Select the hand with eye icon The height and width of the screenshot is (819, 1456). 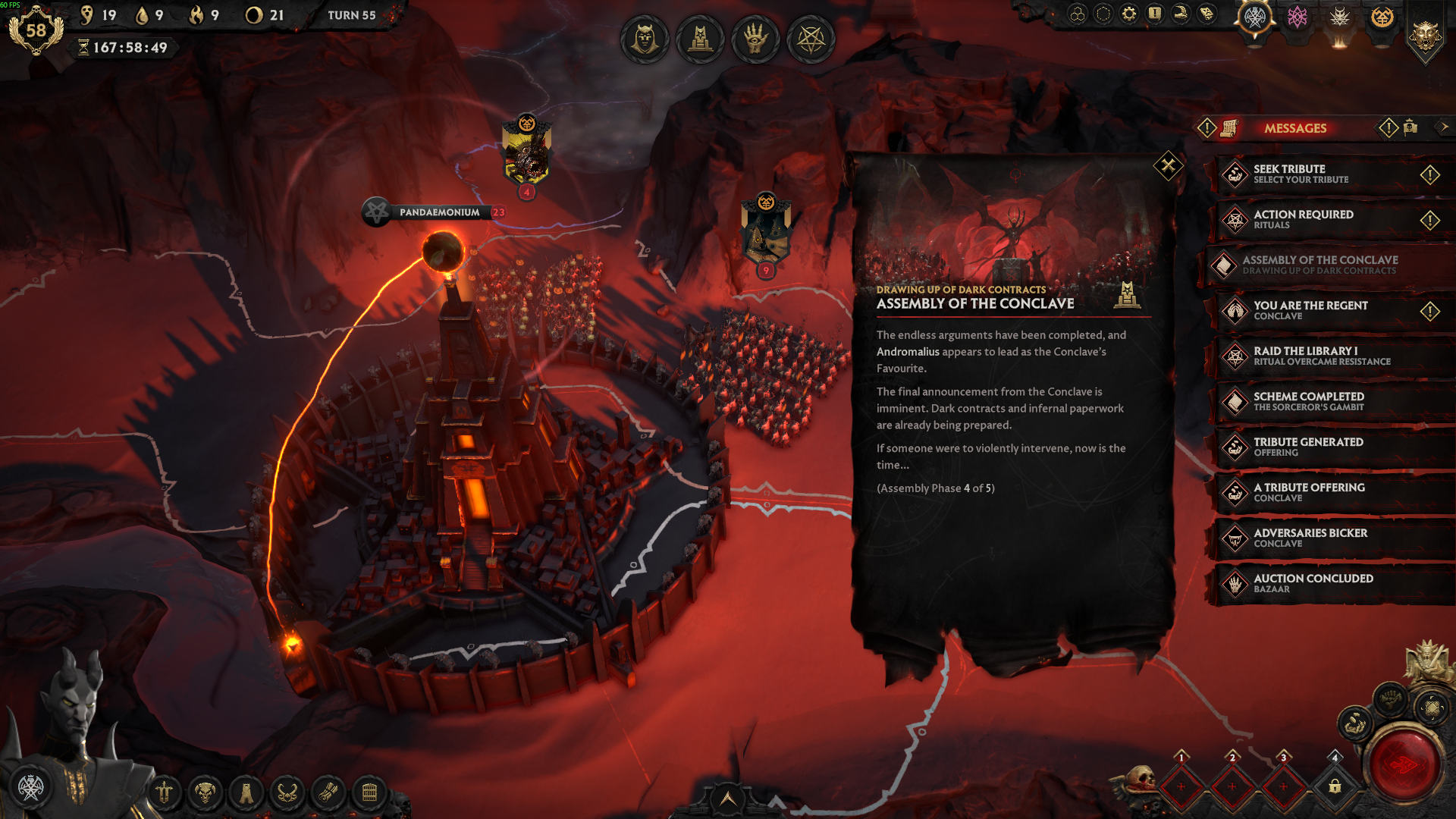[x=755, y=39]
